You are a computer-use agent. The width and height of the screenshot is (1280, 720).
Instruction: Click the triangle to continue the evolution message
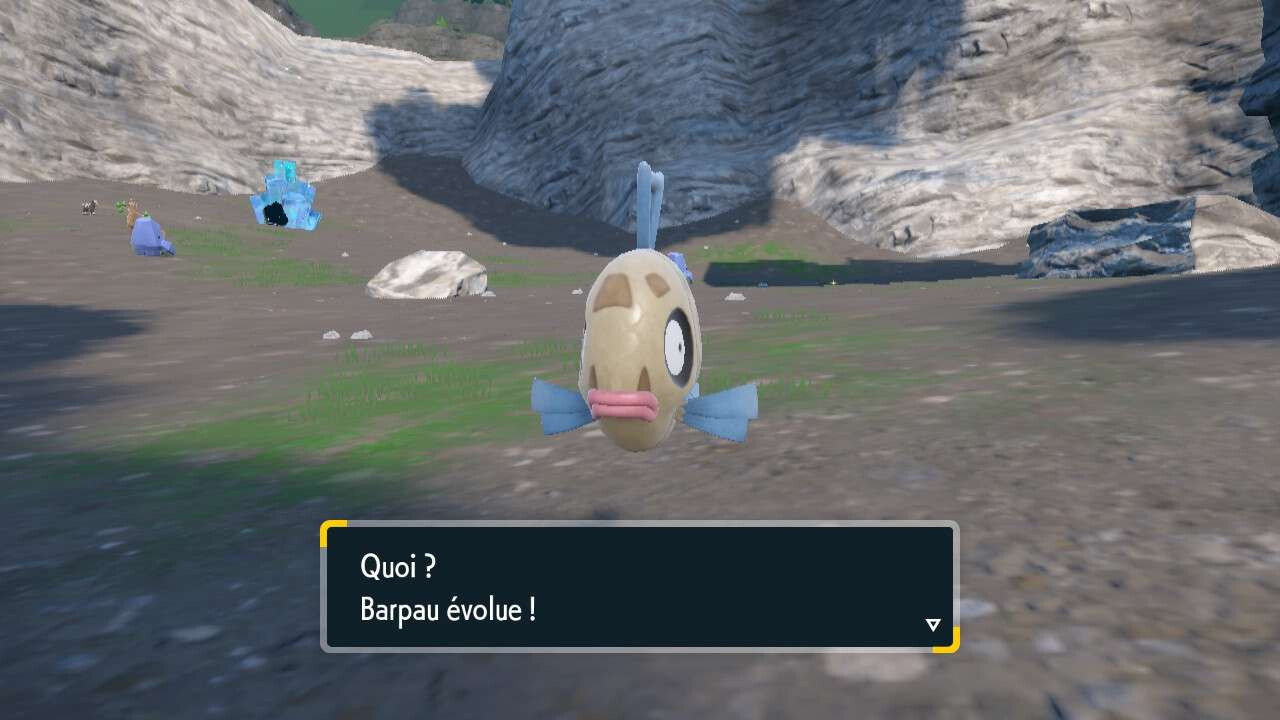pos(933,624)
